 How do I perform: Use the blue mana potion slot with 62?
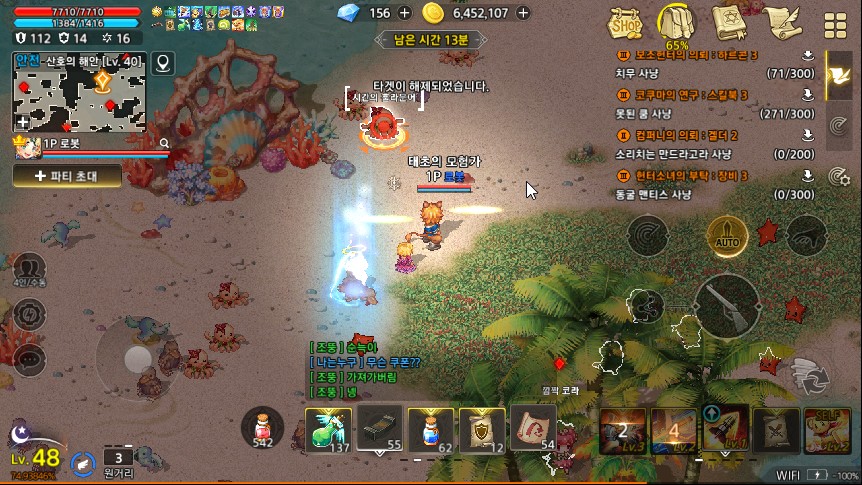pyautogui.click(x=431, y=429)
